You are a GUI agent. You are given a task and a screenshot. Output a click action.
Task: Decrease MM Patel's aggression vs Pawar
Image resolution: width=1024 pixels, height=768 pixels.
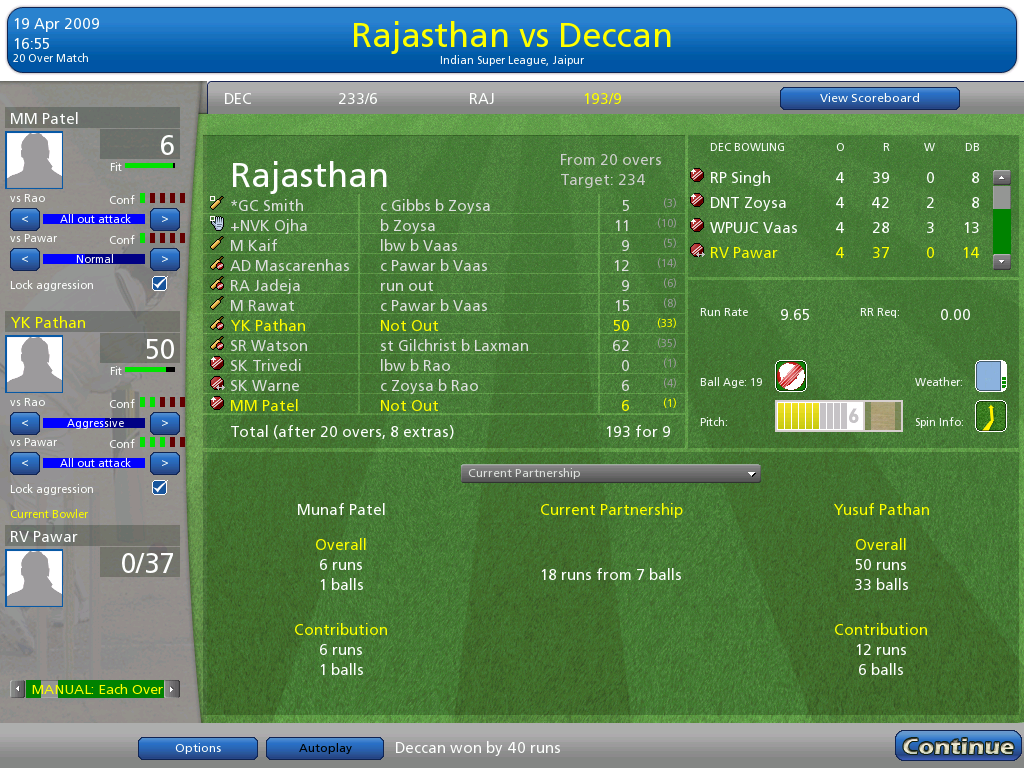25,259
